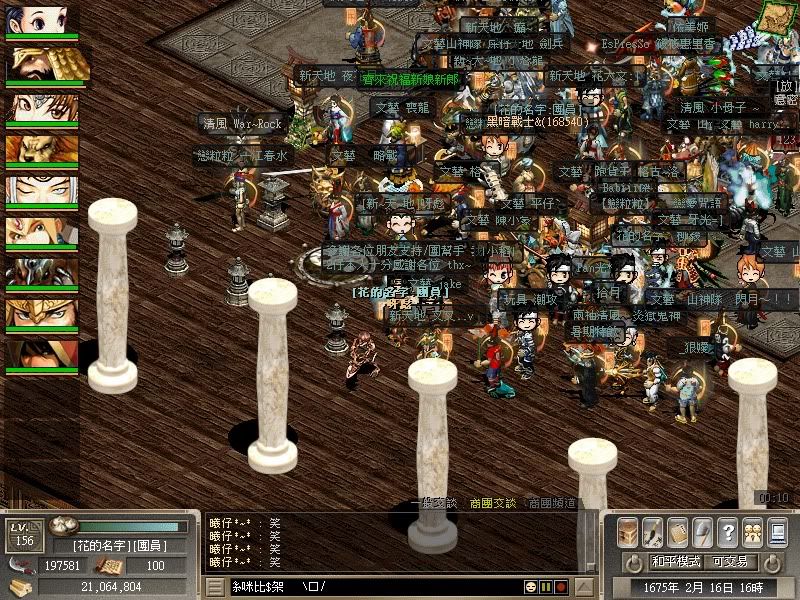This screenshot has height=600, width=800.
Task: Select the white-haired party member portrait
Action: click(x=42, y=192)
